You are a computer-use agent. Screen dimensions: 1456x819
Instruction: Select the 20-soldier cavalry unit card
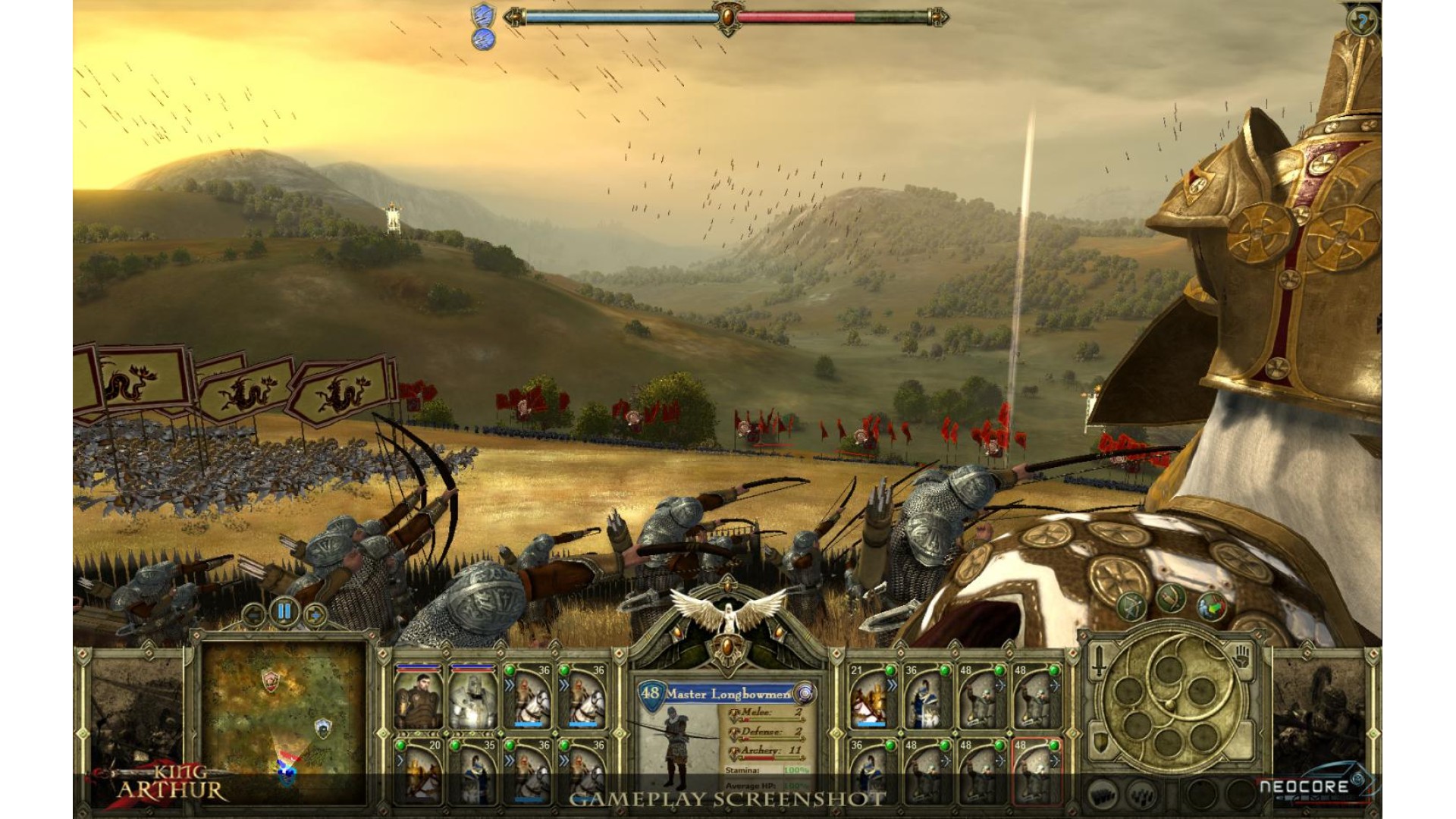click(419, 770)
